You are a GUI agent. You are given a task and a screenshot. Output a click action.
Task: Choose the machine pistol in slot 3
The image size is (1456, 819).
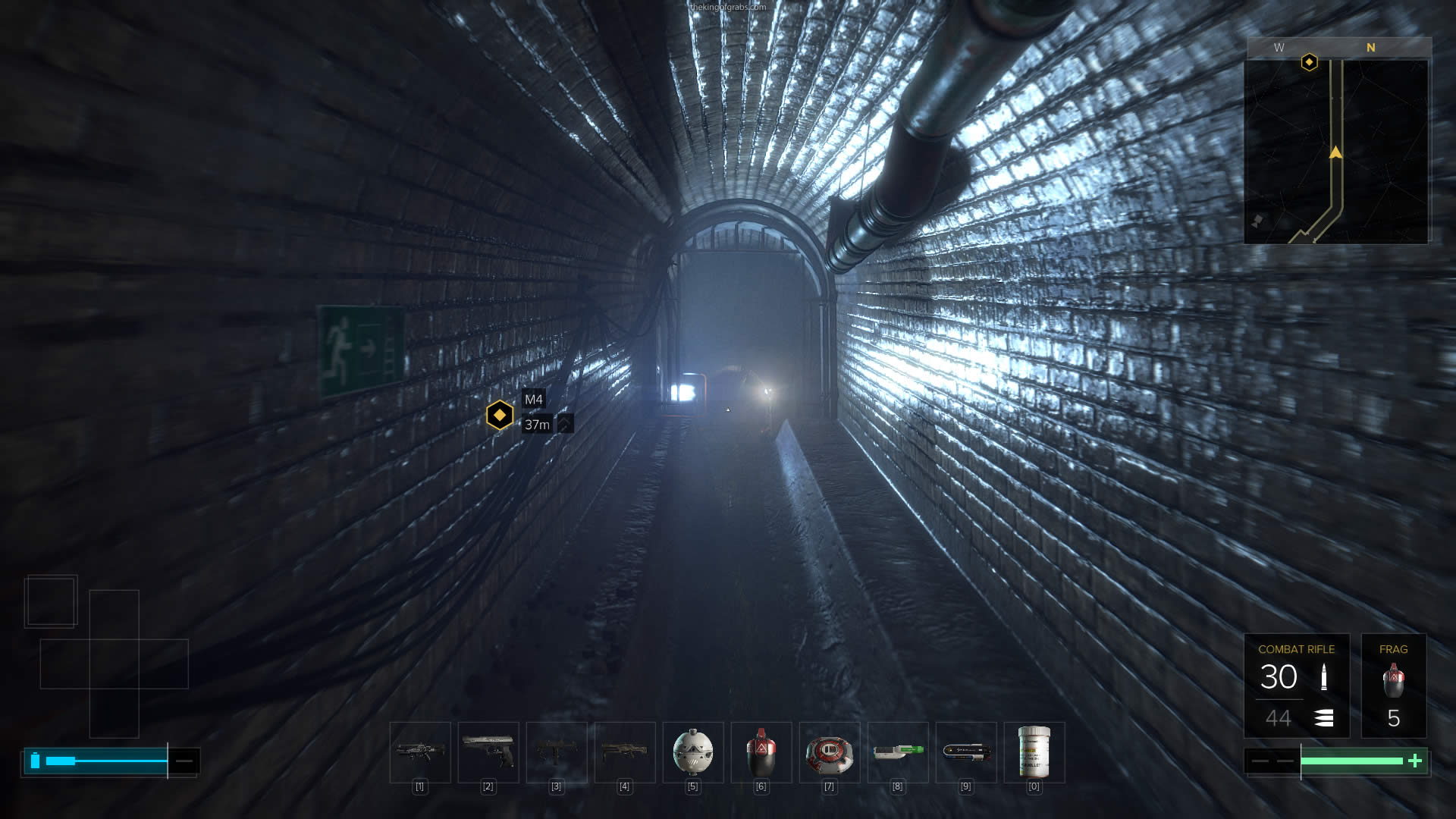[x=557, y=752]
